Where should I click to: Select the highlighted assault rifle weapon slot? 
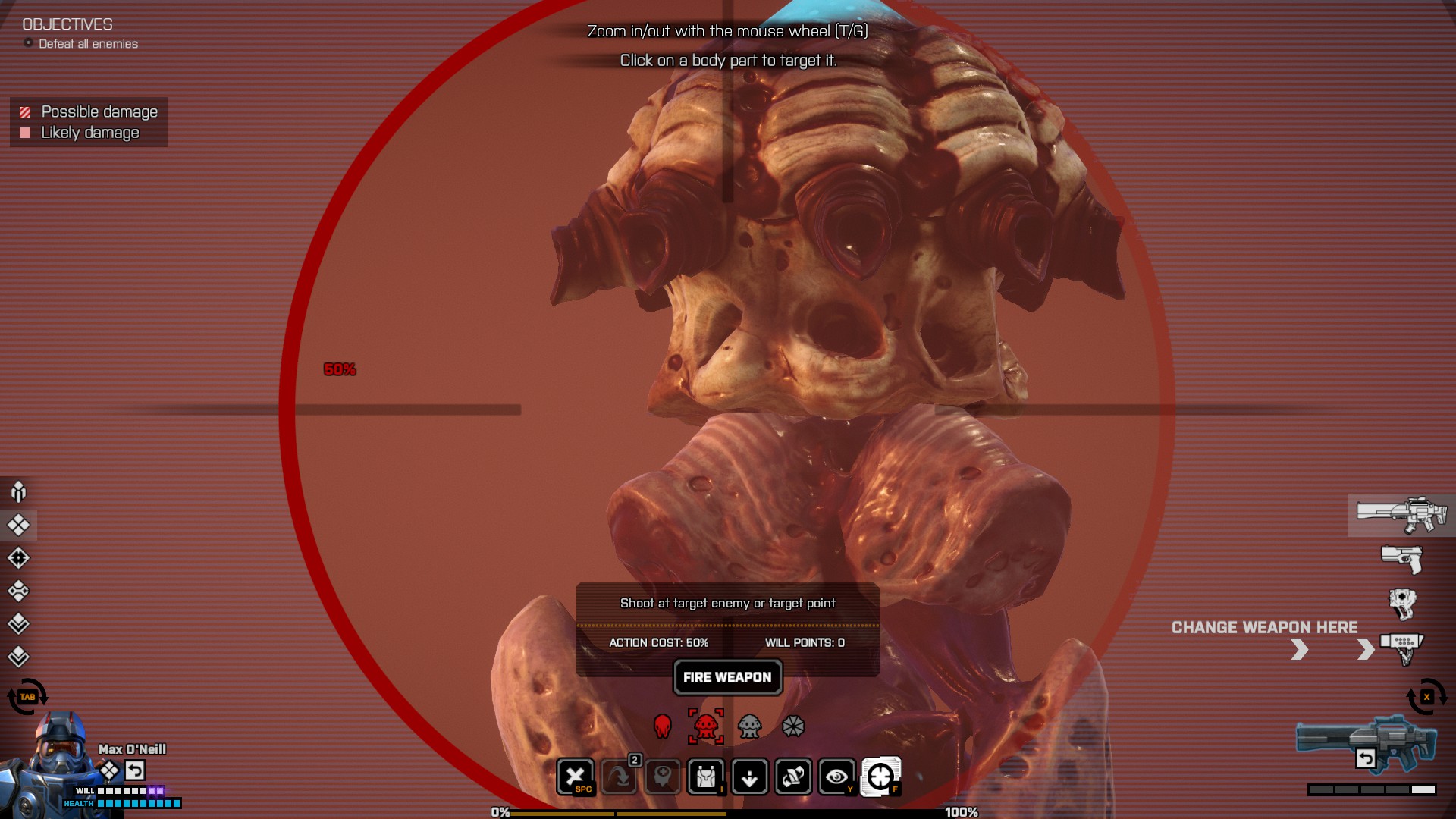point(1401,515)
